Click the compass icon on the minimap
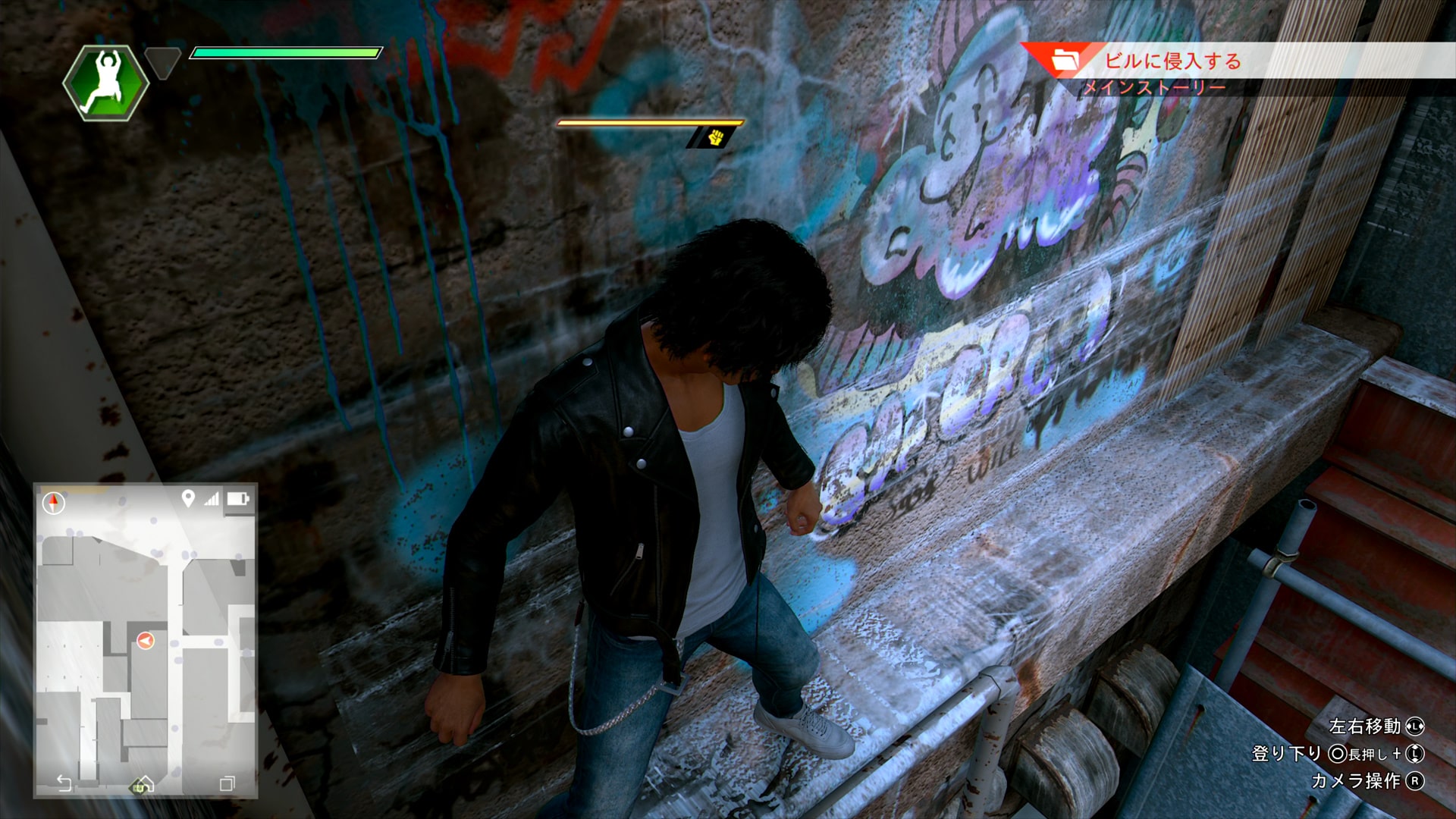This screenshot has height=819, width=1456. click(x=53, y=502)
